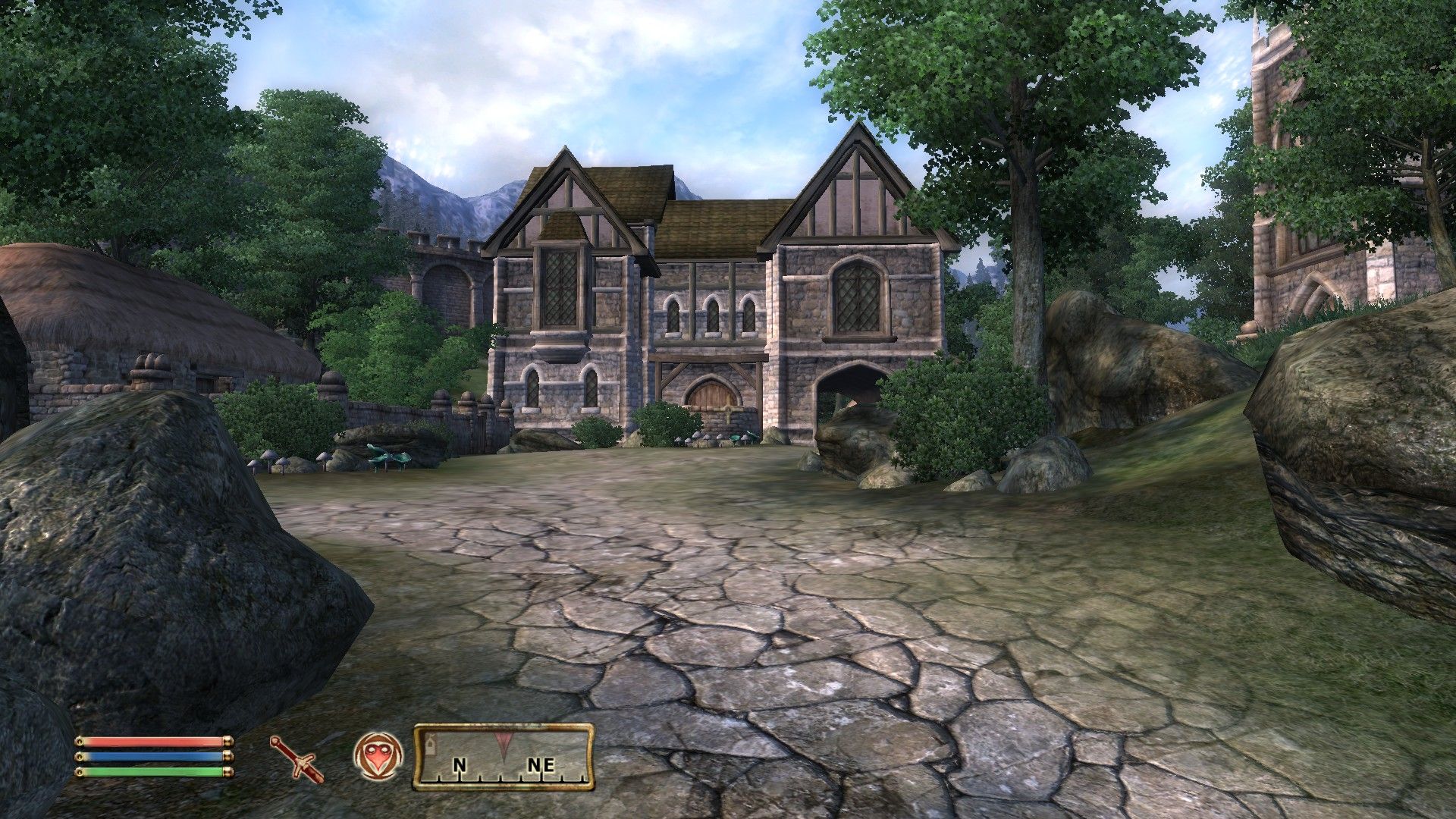The width and height of the screenshot is (1456, 819).
Task: Open the compass bar showing N and NE
Action: tap(504, 757)
